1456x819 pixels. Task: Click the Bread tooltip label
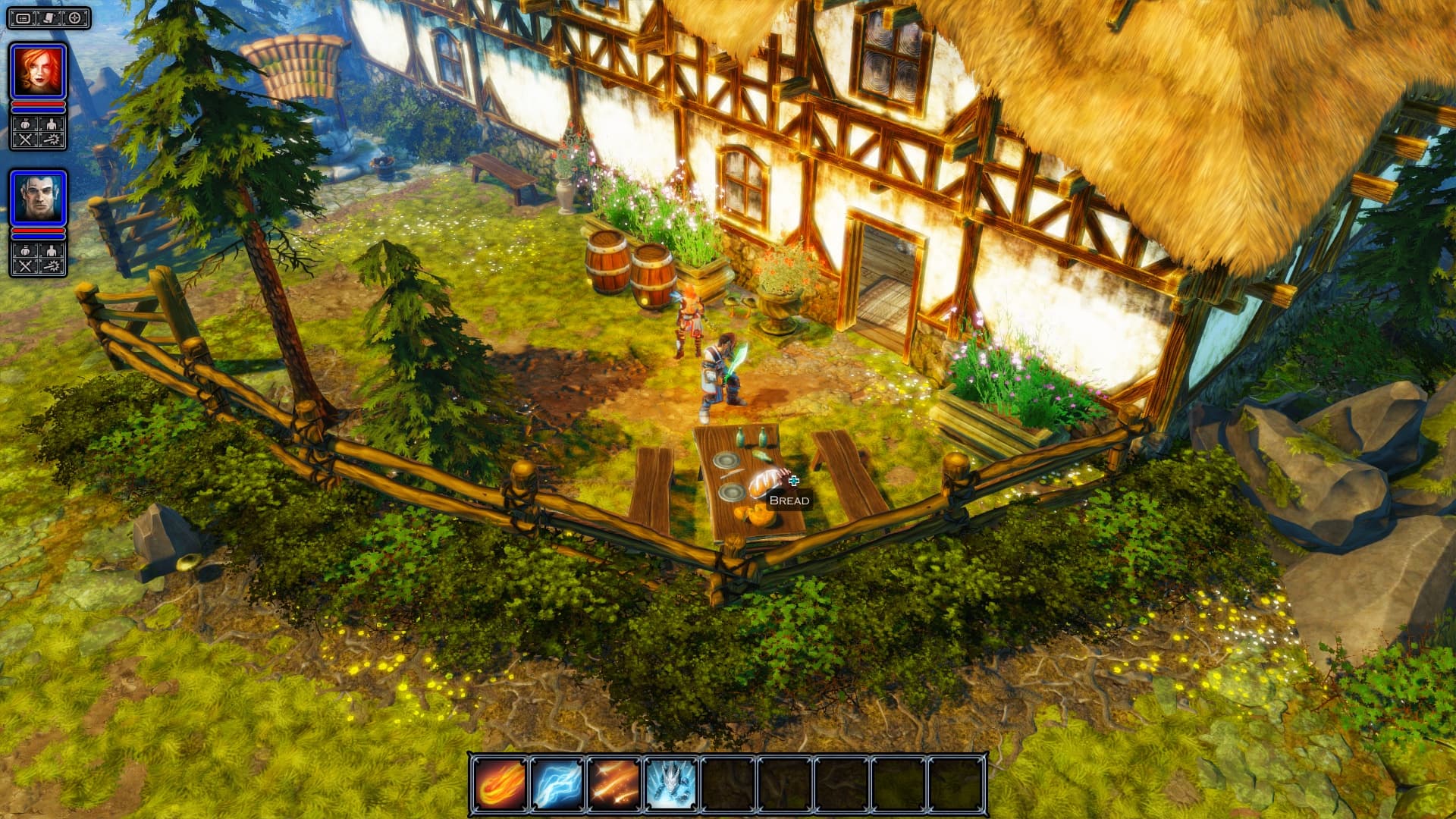789,500
